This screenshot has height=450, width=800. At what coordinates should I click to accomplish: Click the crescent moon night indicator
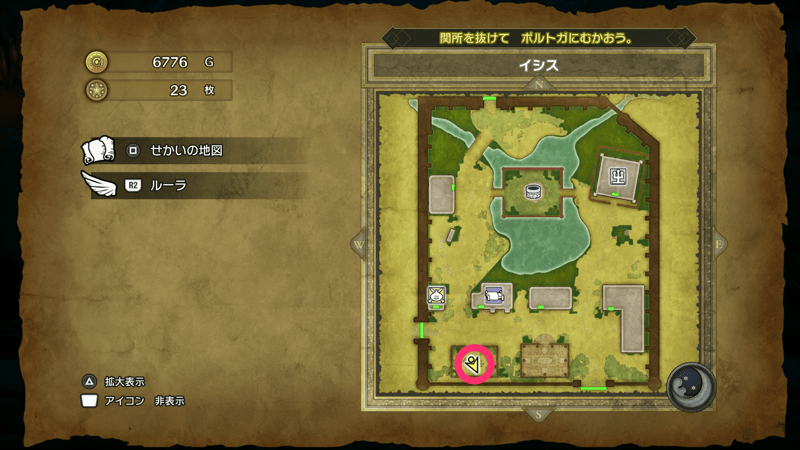[688, 383]
